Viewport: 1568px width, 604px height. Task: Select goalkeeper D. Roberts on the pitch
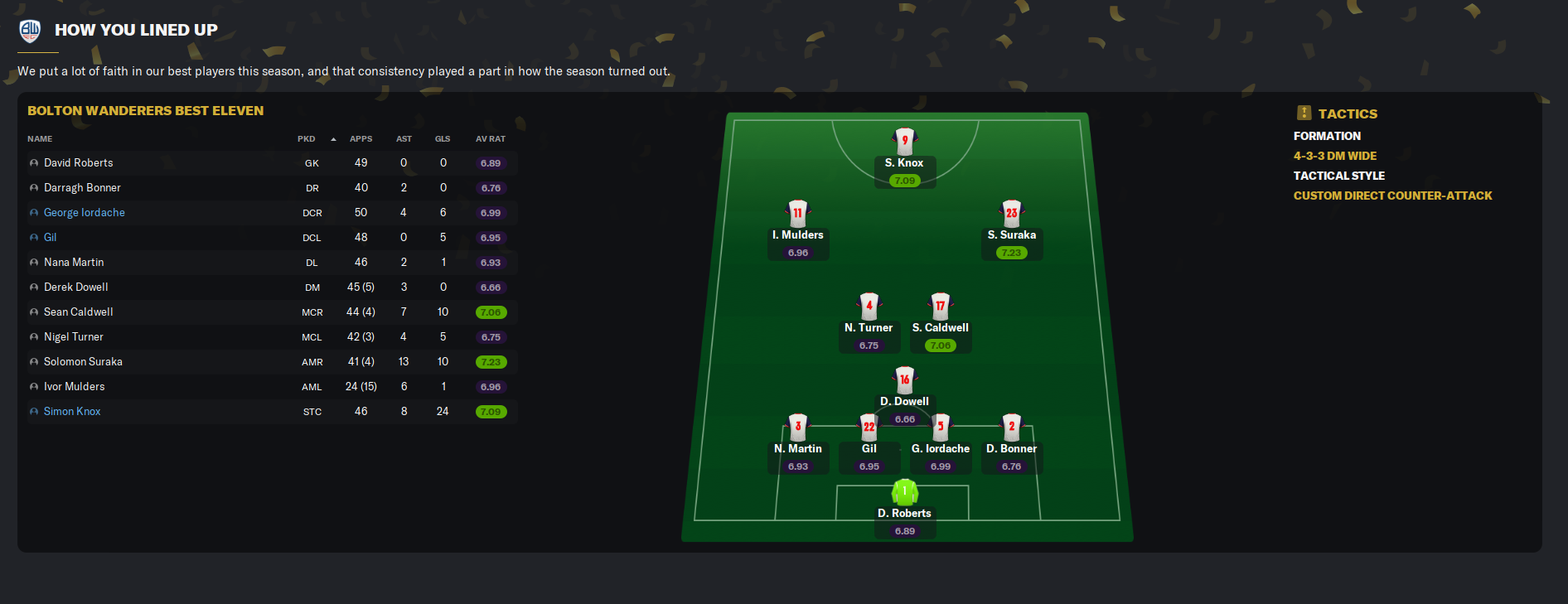[904, 492]
